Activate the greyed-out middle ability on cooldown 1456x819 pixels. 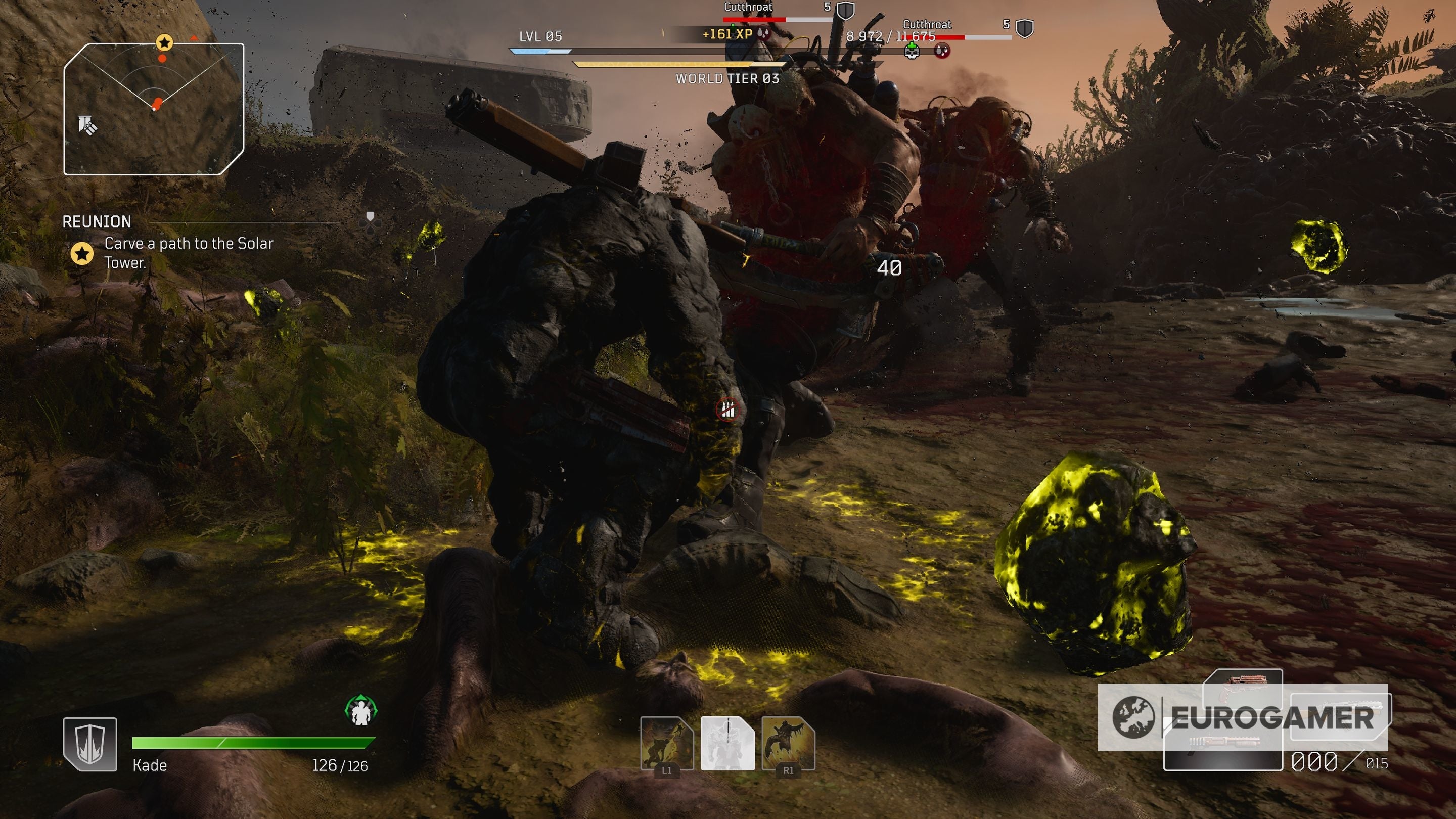pyautogui.click(x=727, y=743)
